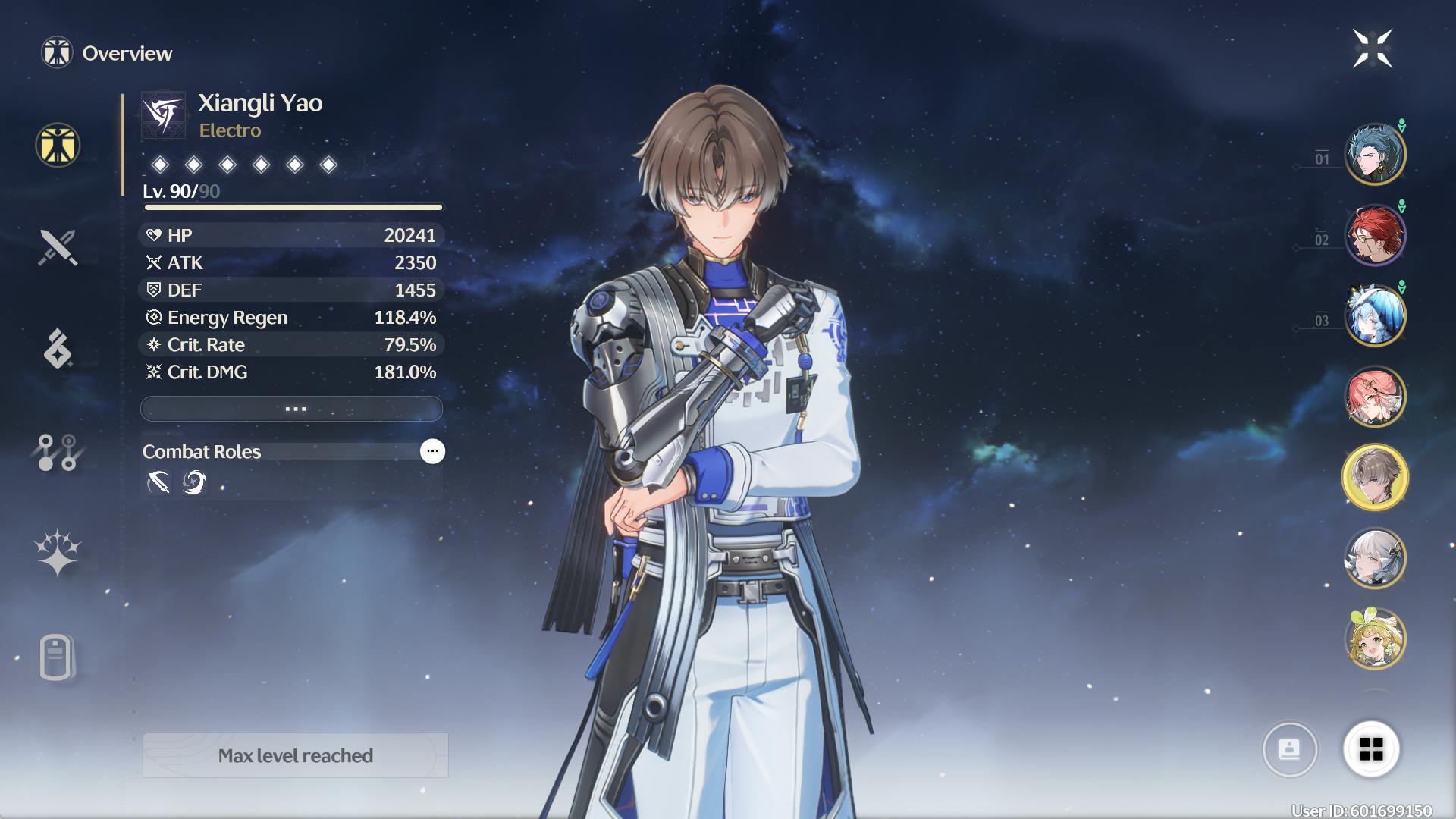Screen dimensions: 1456x819
Task: Pick the pink-haired character portrait
Action: (x=1375, y=397)
